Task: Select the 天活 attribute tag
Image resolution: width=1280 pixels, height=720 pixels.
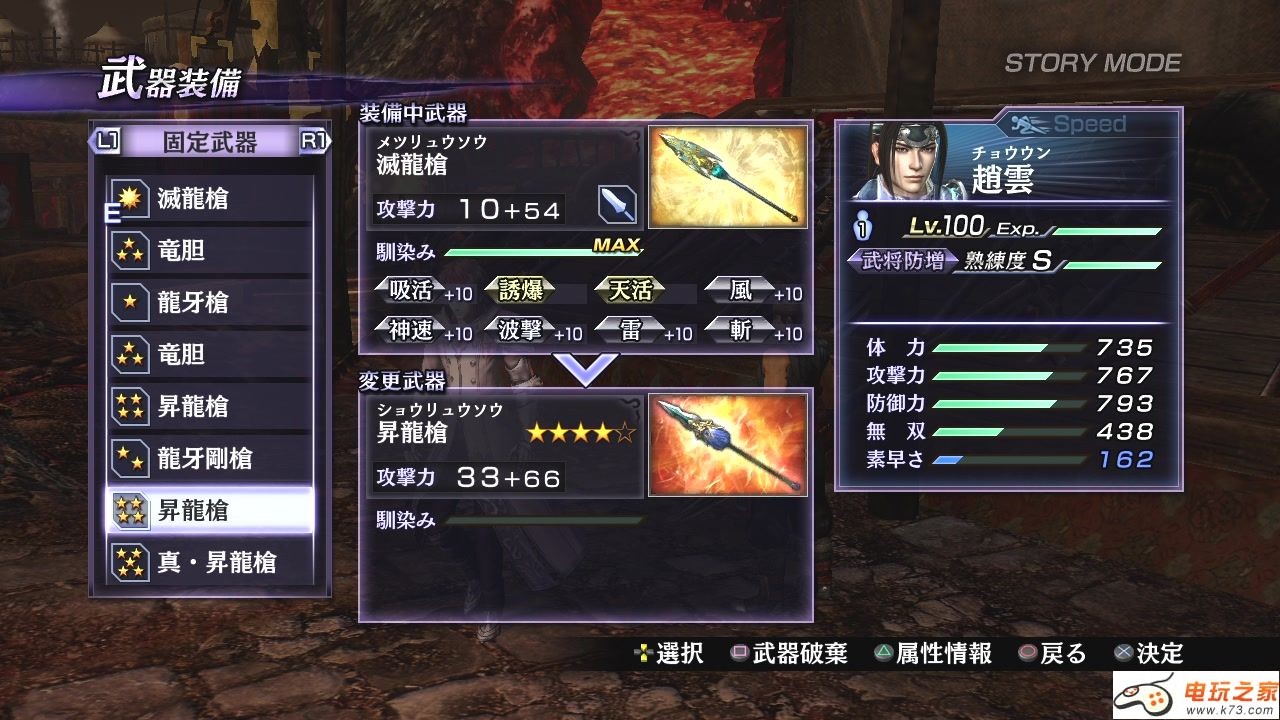Action: (631, 291)
